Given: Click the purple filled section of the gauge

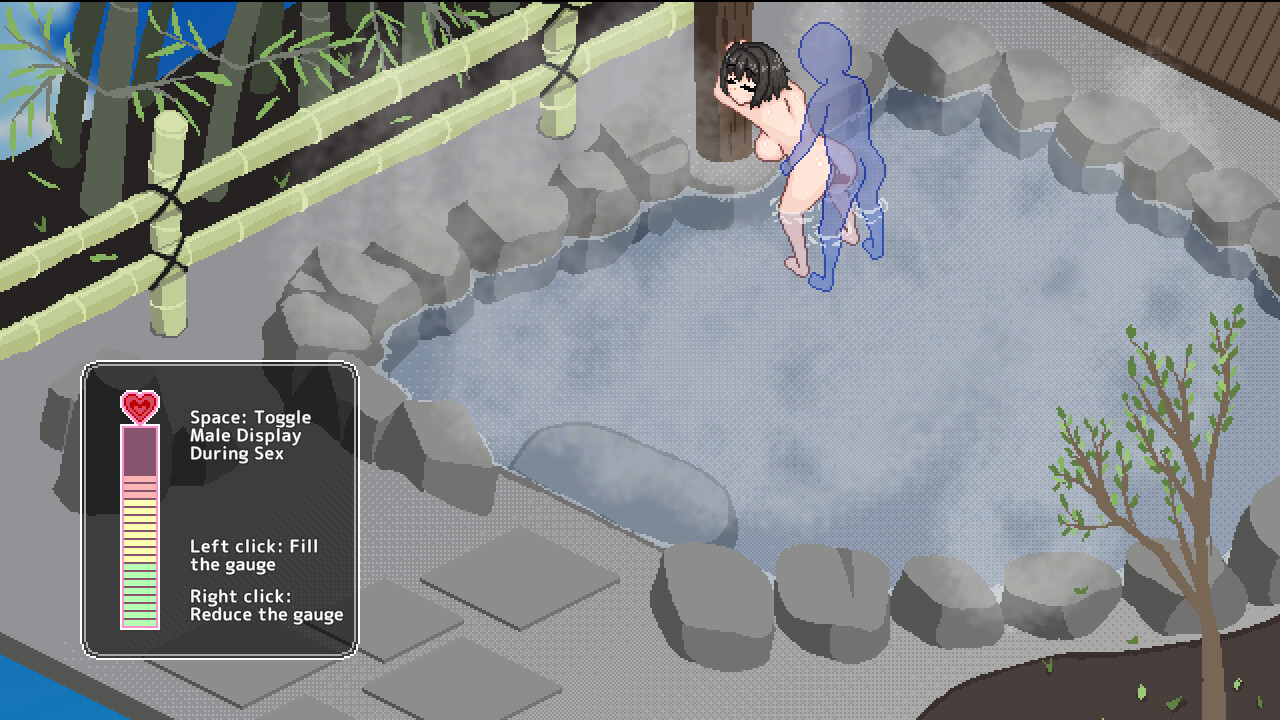Looking at the screenshot, I should click(x=138, y=450).
